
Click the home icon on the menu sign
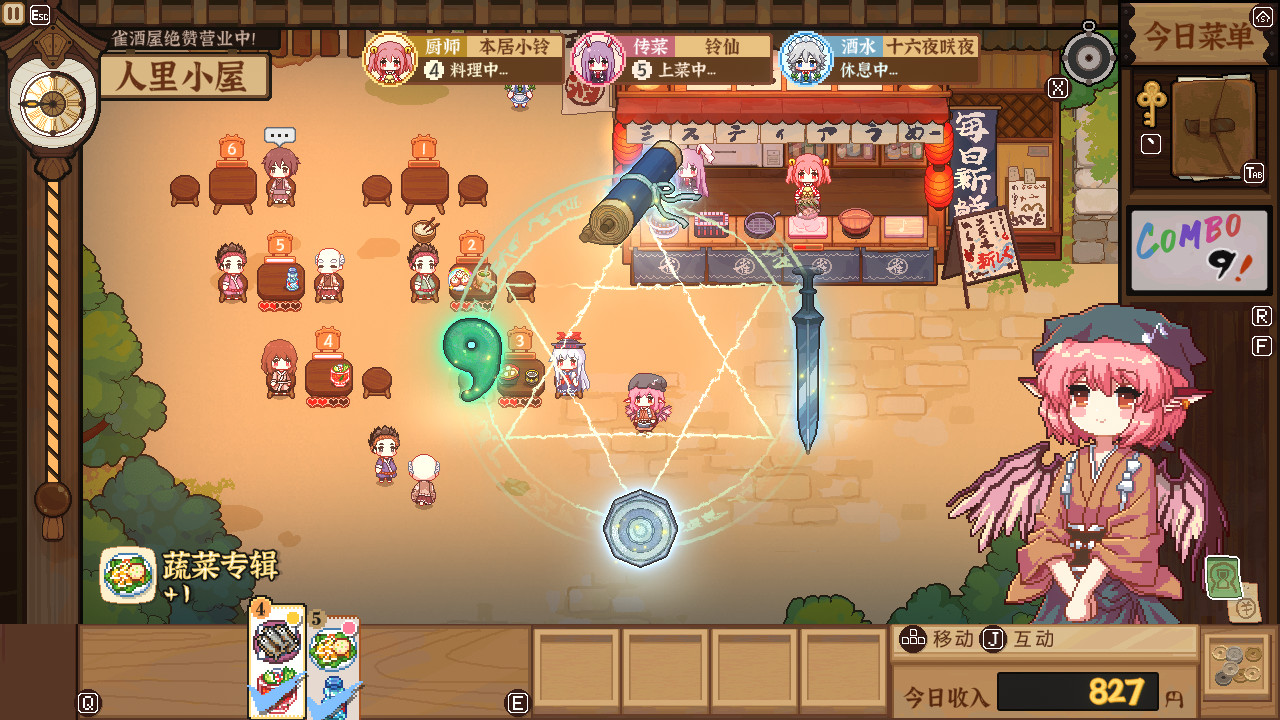point(1262,16)
